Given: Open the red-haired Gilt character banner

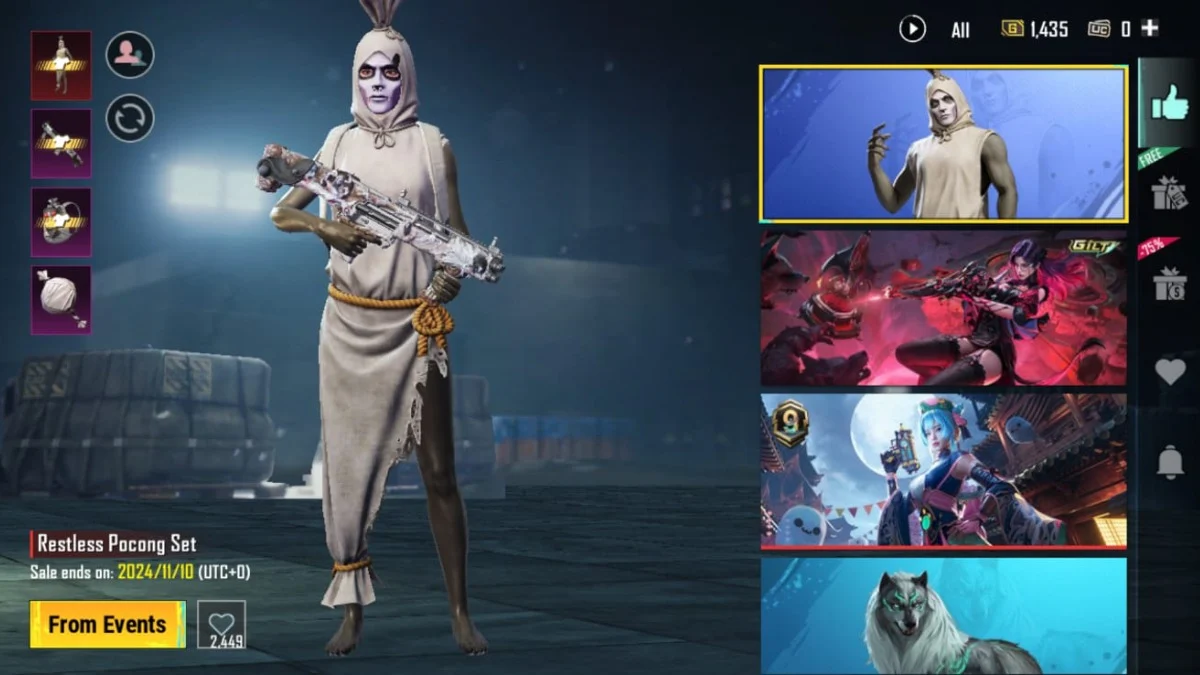Looking at the screenshot, I should [x=943, y=308].
